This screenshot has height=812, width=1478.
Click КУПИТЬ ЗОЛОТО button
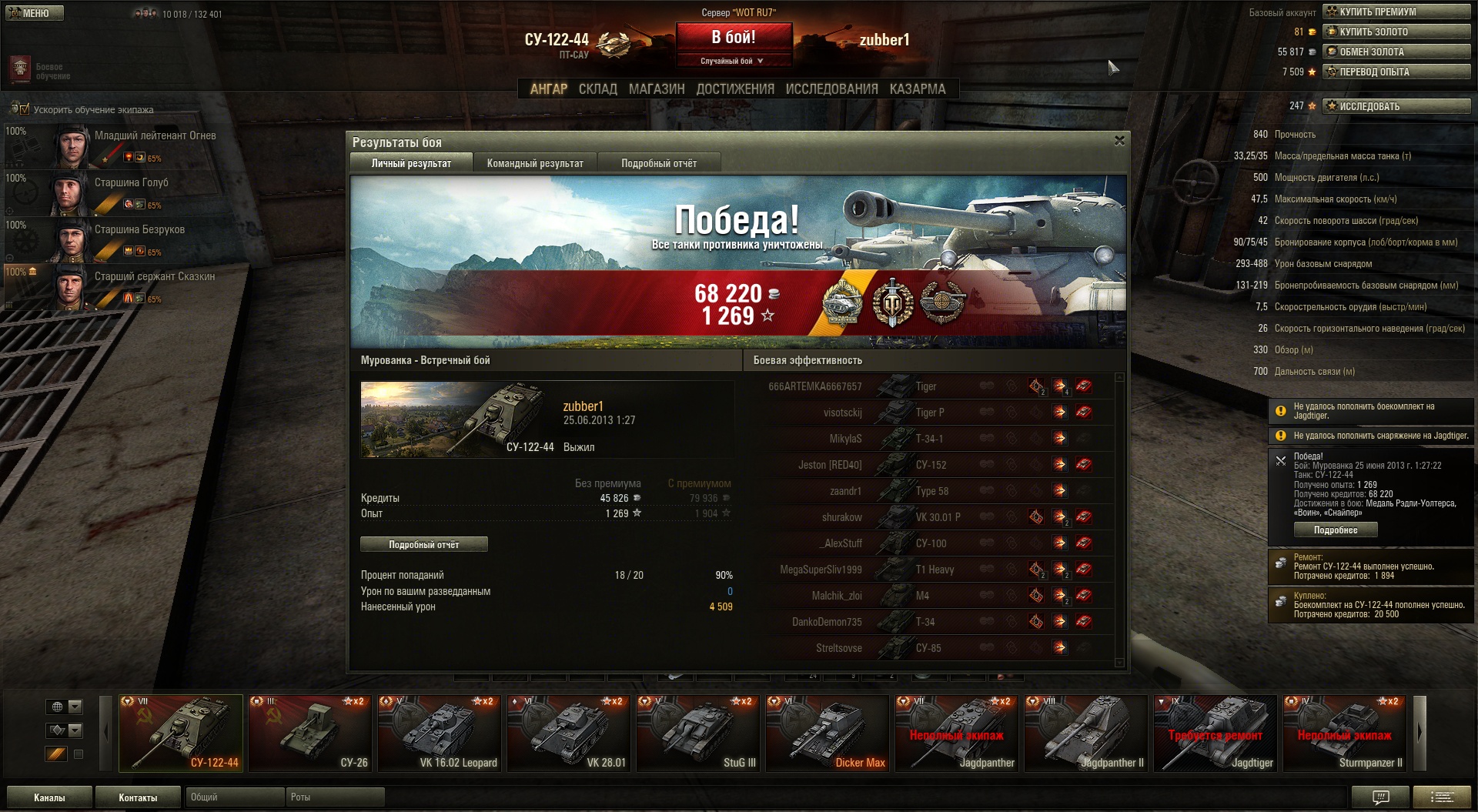coord(1396,32)
